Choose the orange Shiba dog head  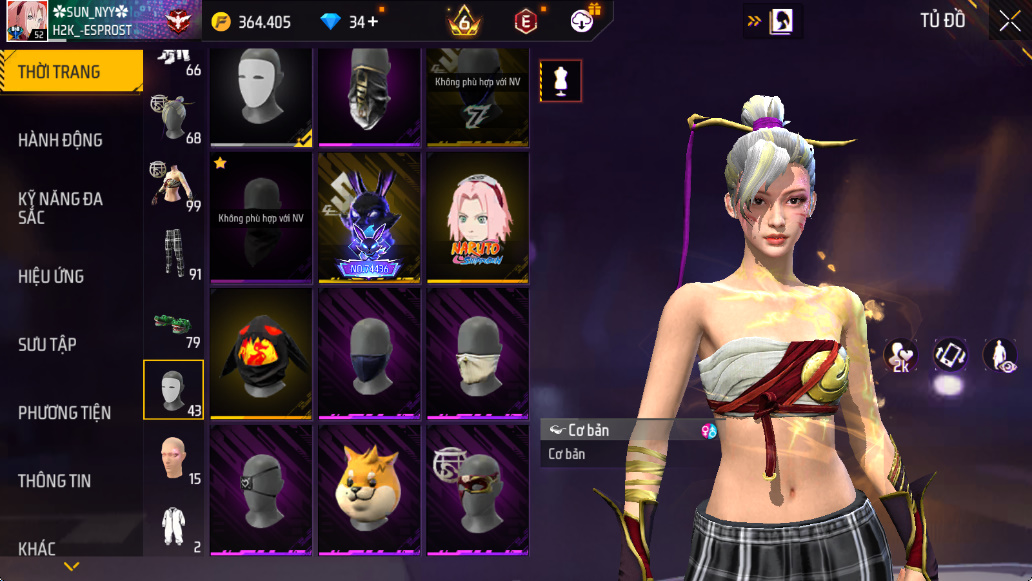368,490
